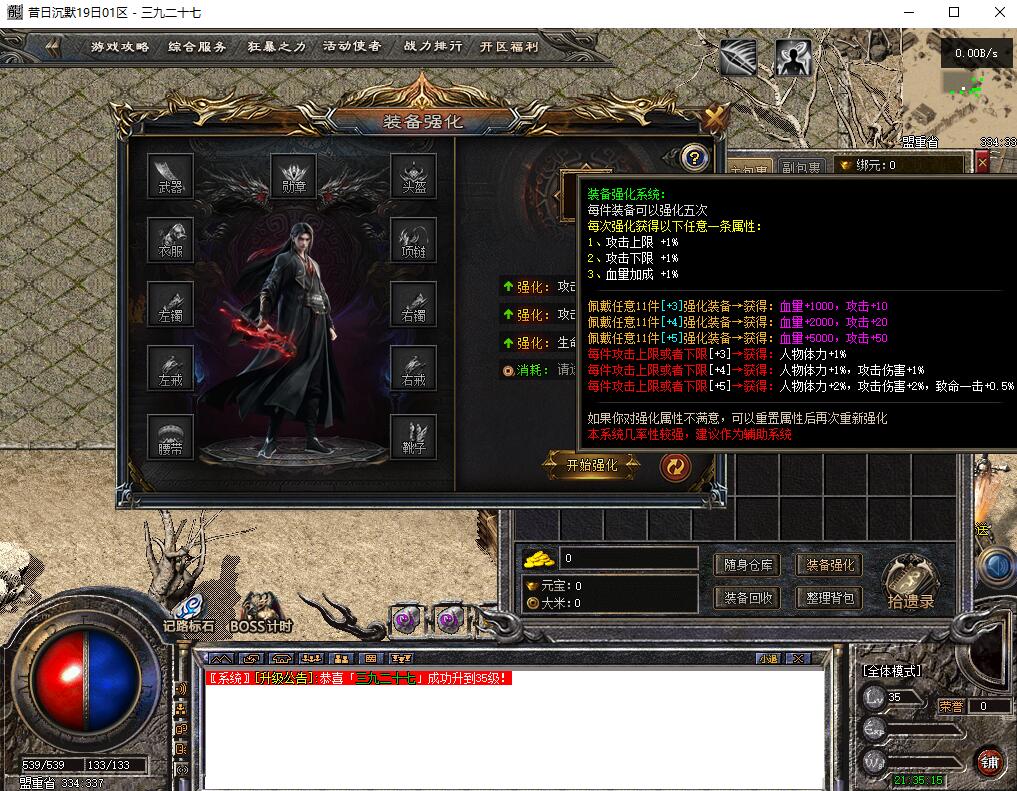Open the 游戏攻略 menu

[x=120, y=47]
